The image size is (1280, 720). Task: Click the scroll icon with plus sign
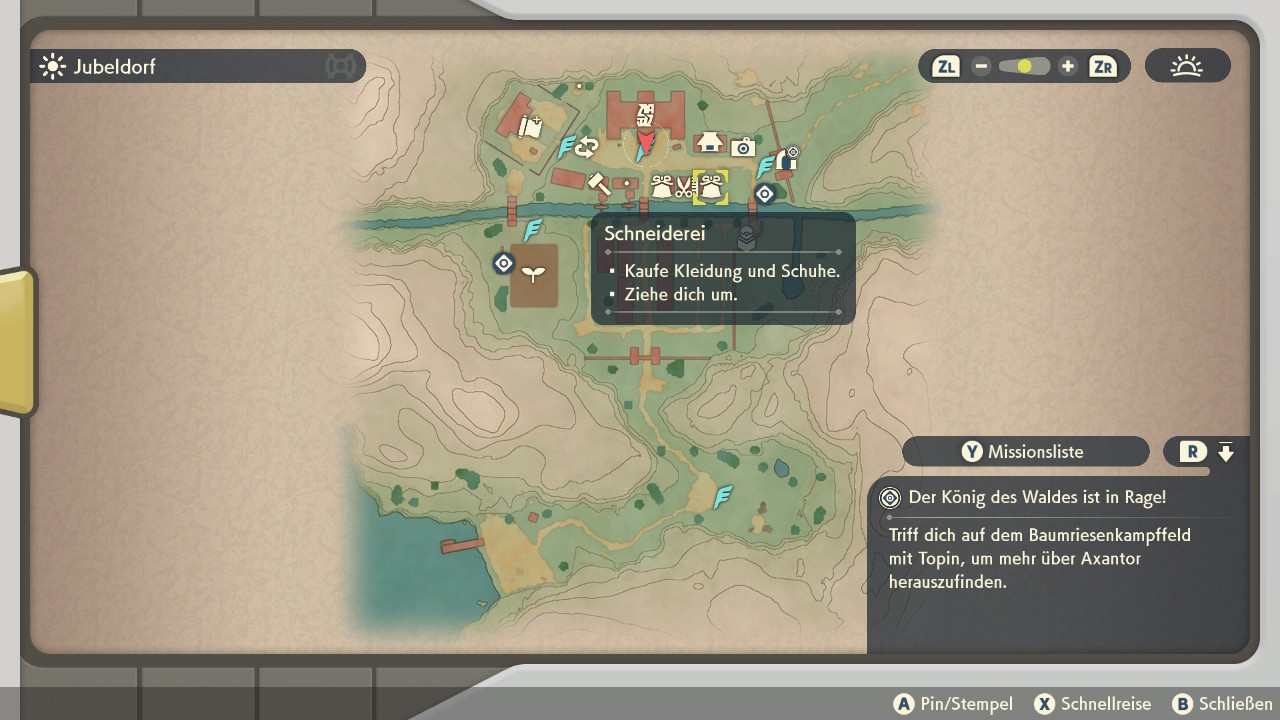[530, 127]
